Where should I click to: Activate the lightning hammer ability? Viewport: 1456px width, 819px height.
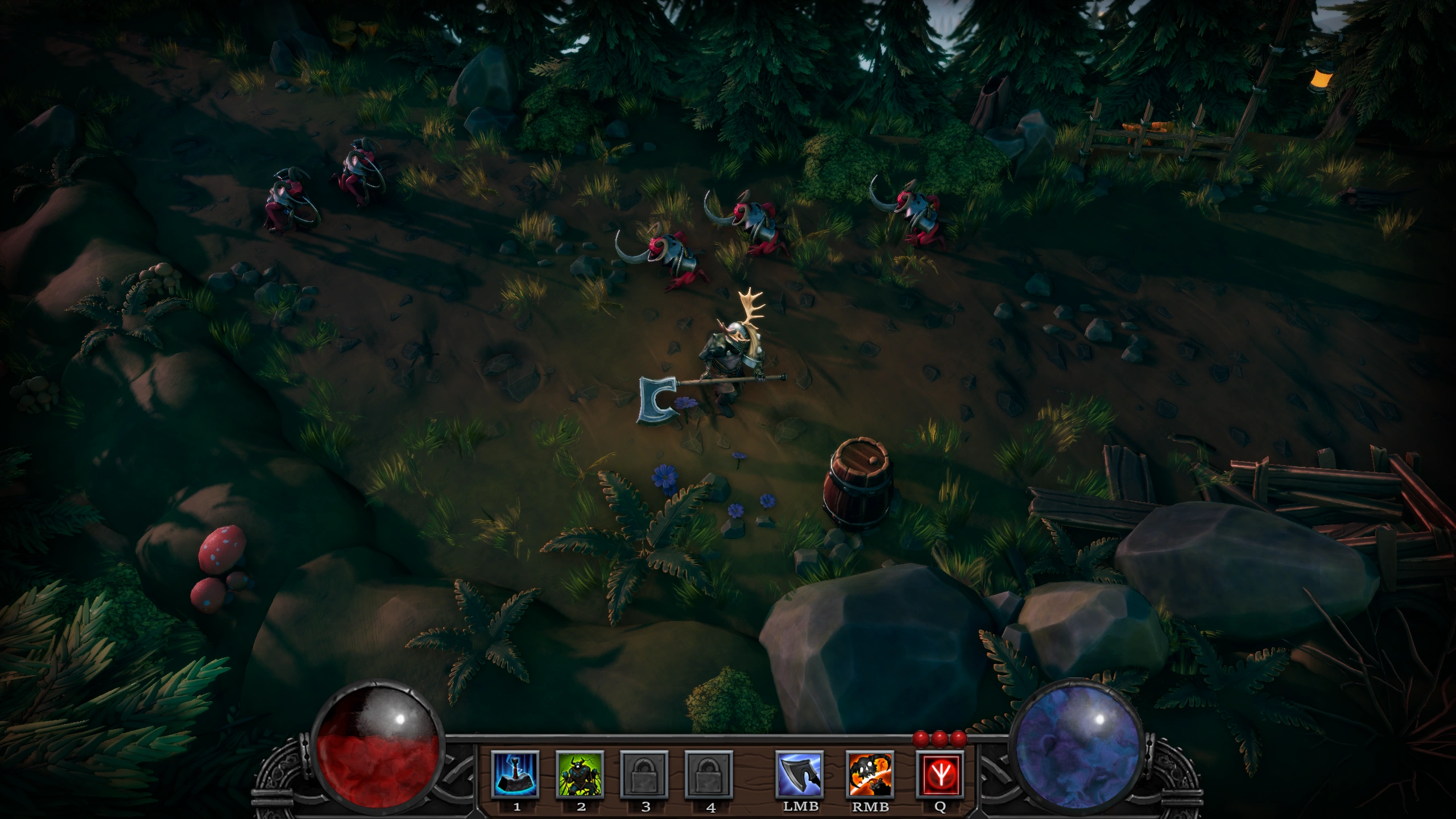point(515,775)
